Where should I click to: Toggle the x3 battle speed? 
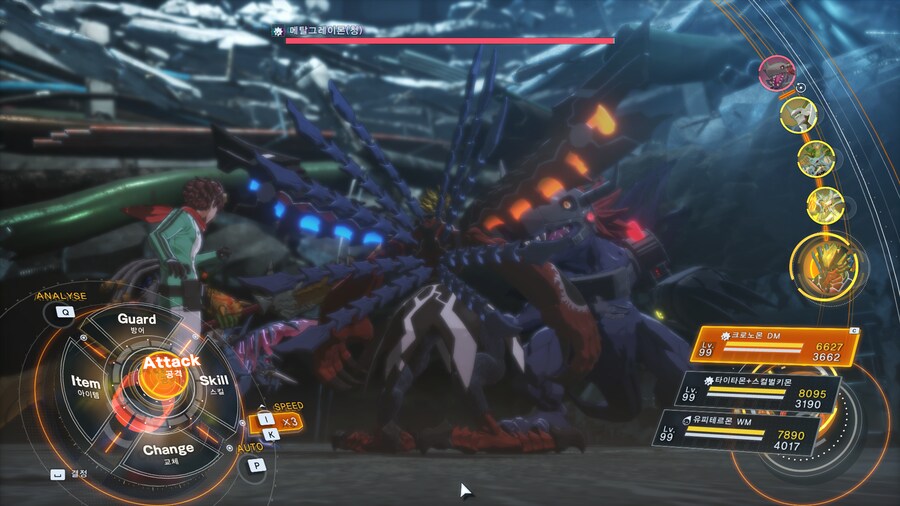(x=289, y=421)
